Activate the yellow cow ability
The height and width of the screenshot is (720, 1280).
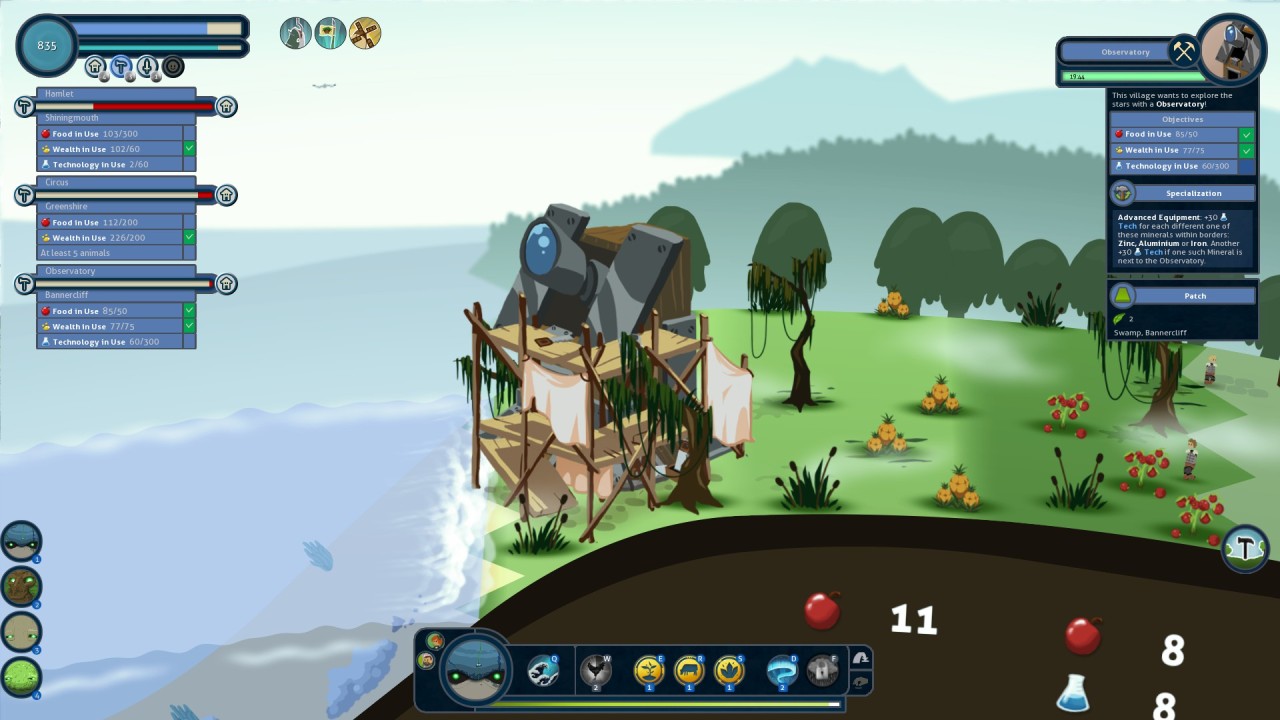[689, 670]
